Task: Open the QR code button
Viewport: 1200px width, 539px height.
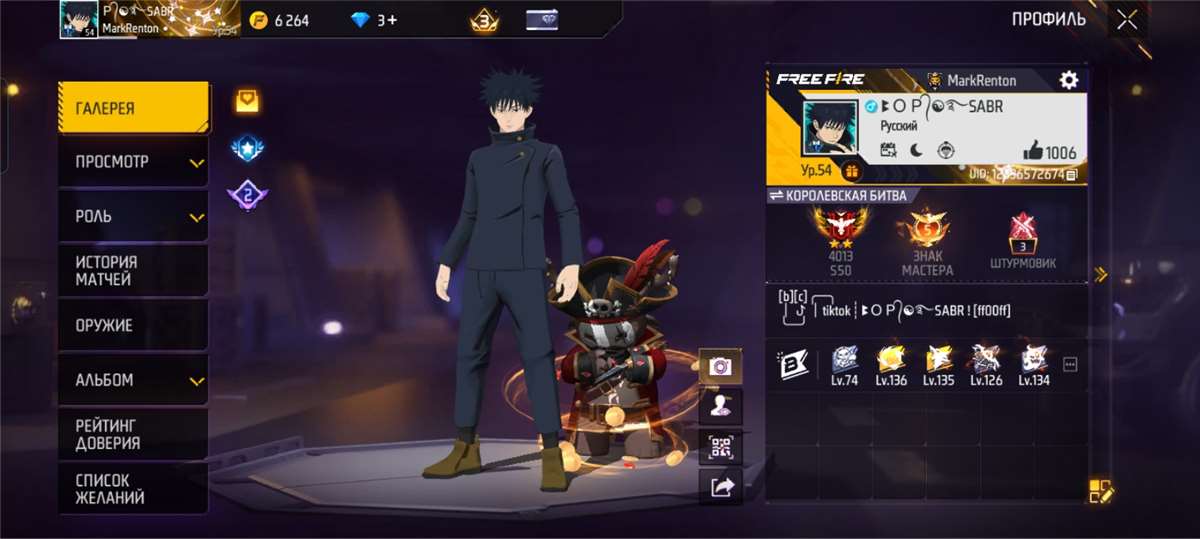Action: click(x=720, y=446)
